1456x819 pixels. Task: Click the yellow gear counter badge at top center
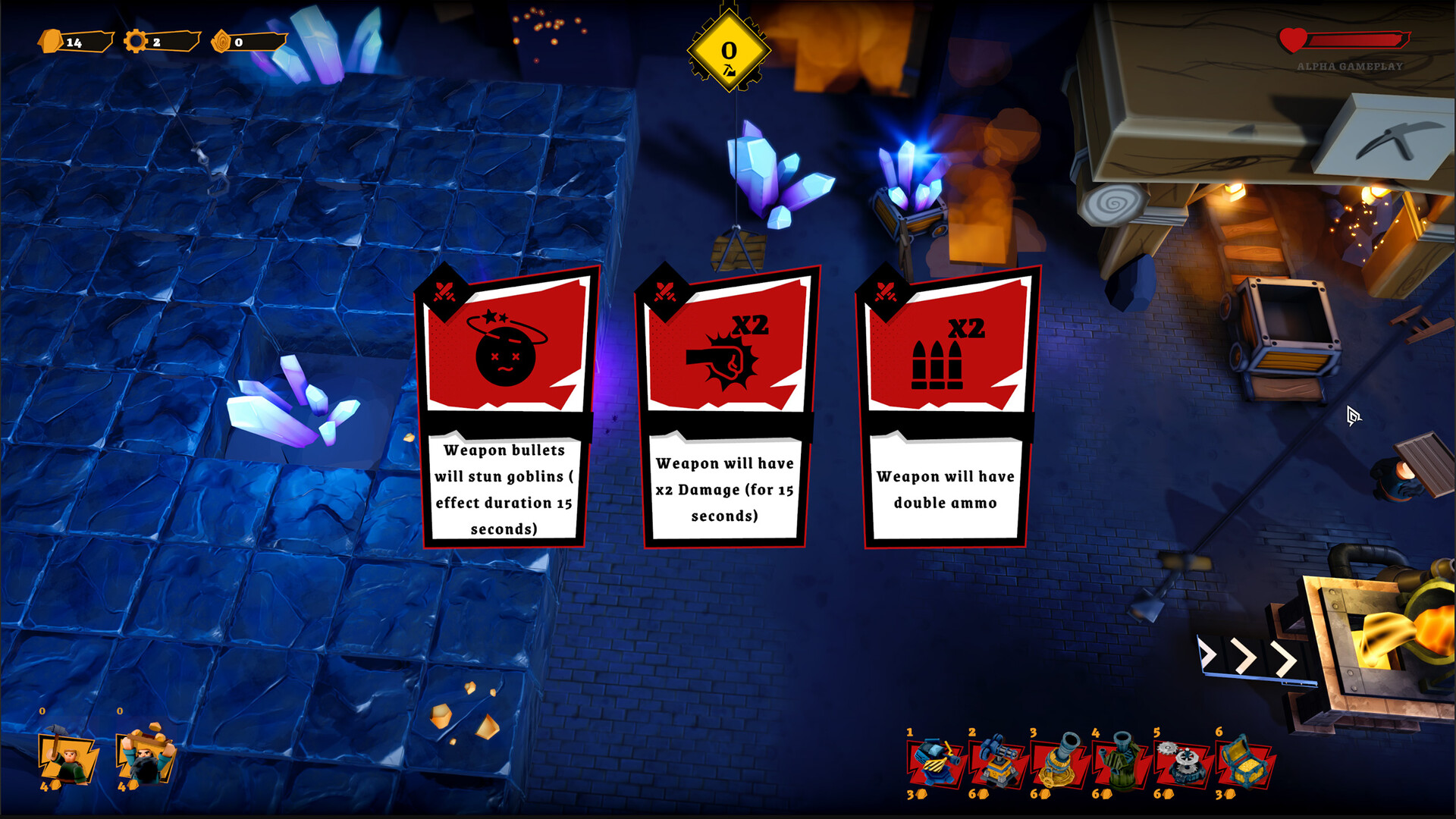pos(728,52)
